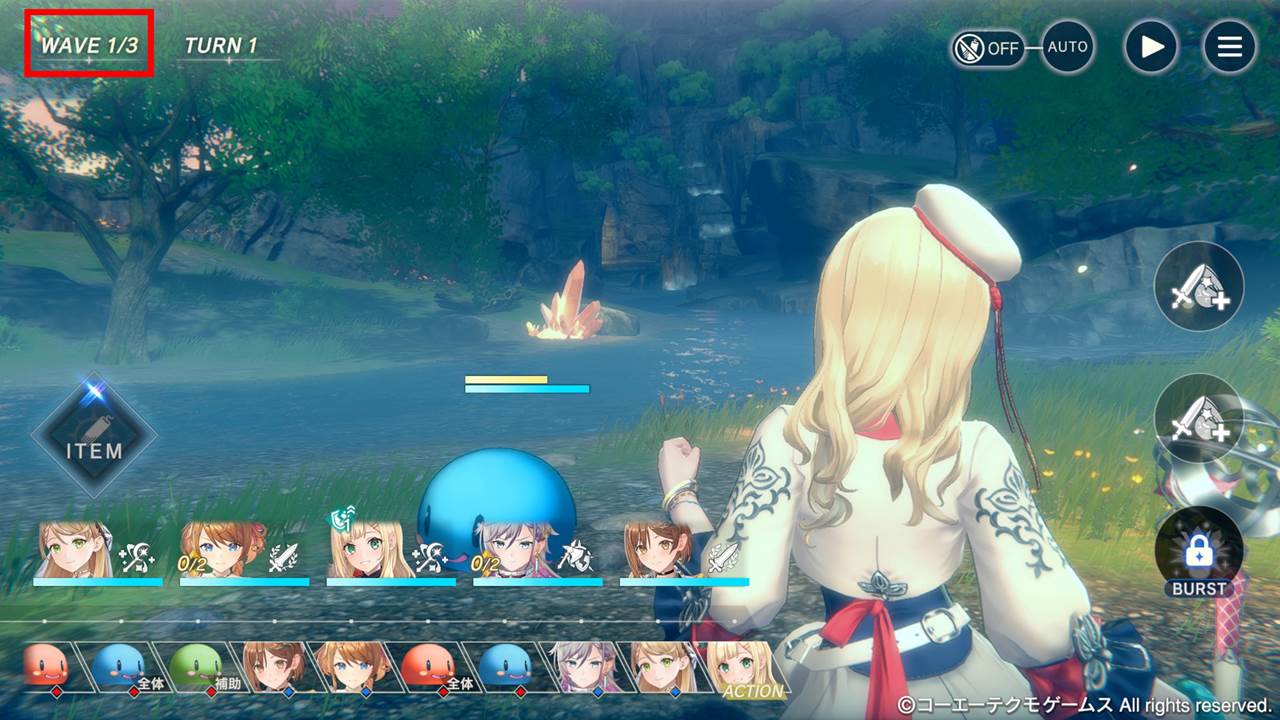
Task: Select the ACTION slot in the turn order
Action: coord(748,668)
